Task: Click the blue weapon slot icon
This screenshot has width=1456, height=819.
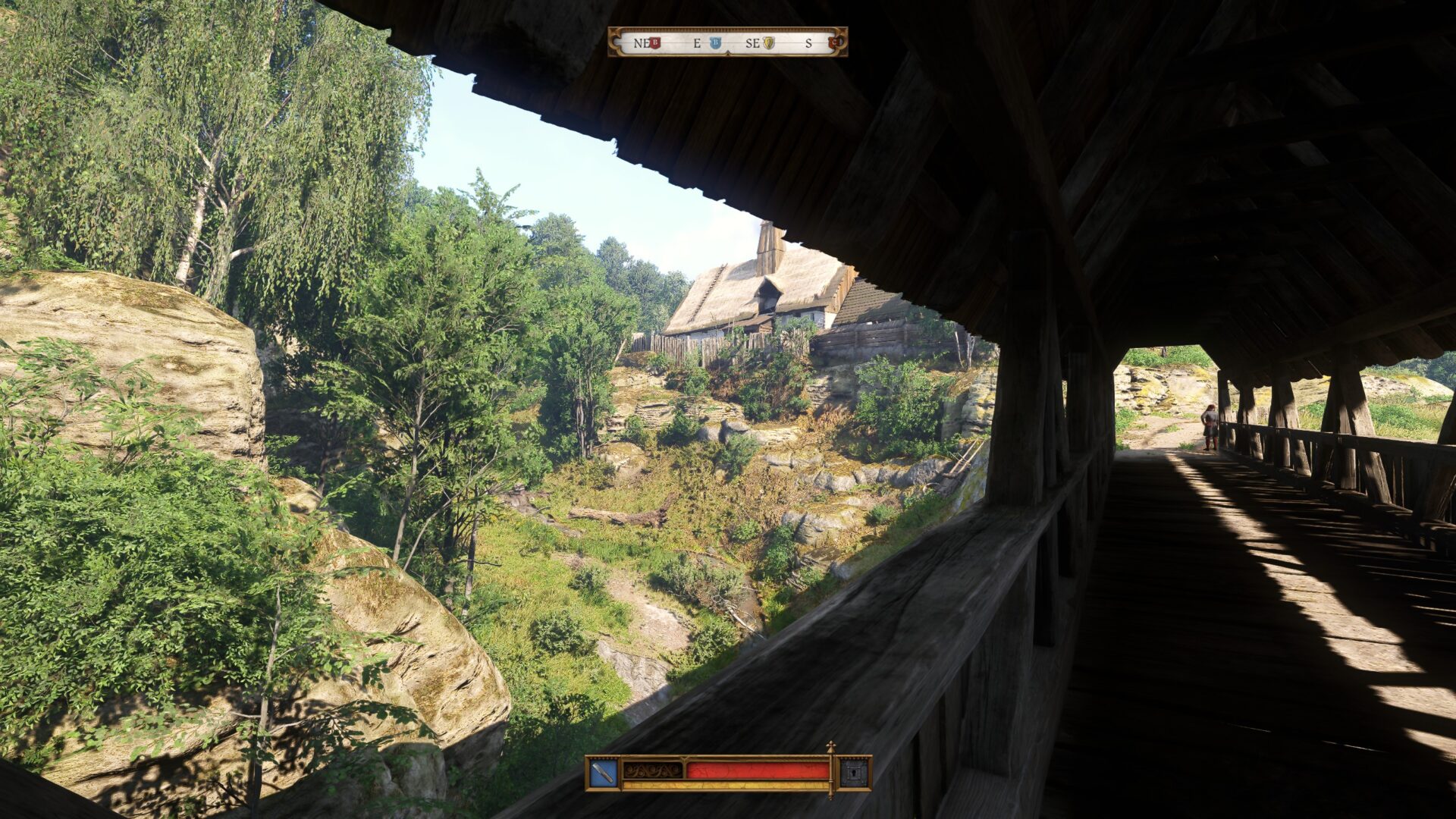Action: (603, 773)
